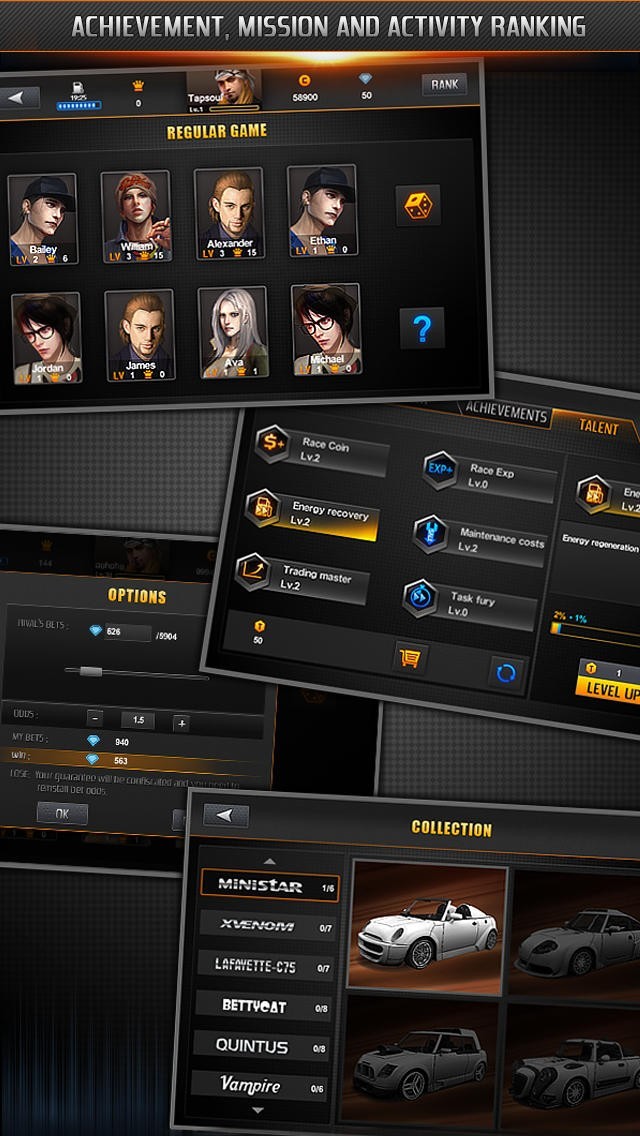Choose the Race Coin talent

[322, 451]
